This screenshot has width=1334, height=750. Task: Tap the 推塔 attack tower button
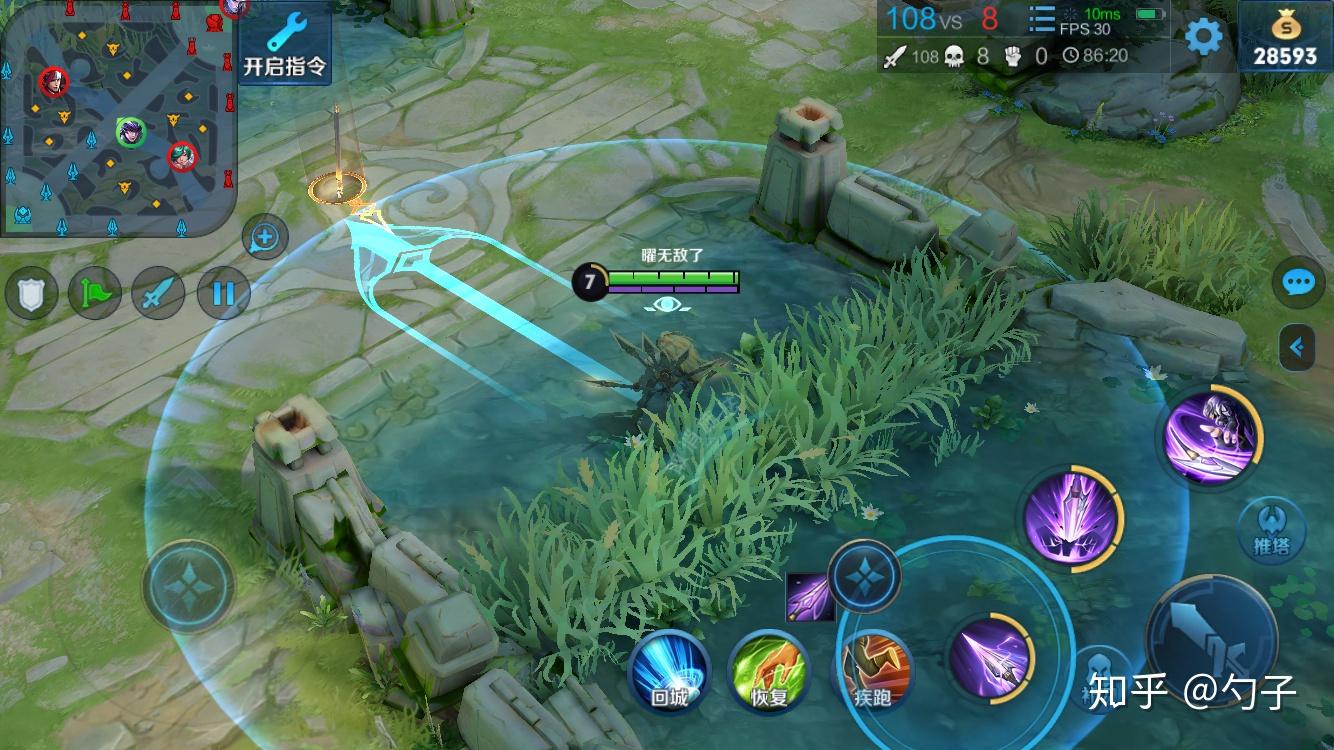pyautogui.click(x=1270, y=530)
